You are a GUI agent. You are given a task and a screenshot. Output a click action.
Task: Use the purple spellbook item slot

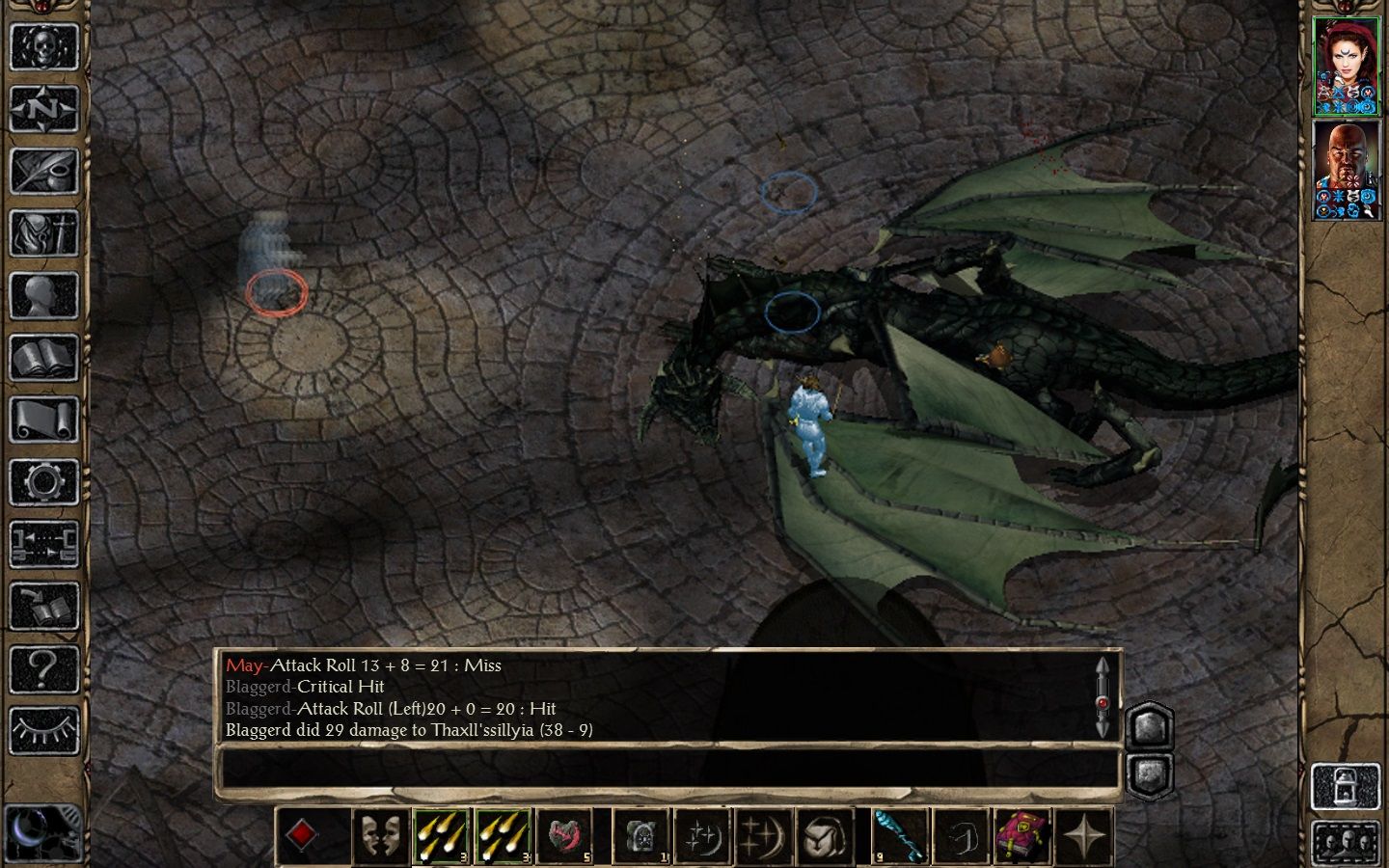(1022, 835)
